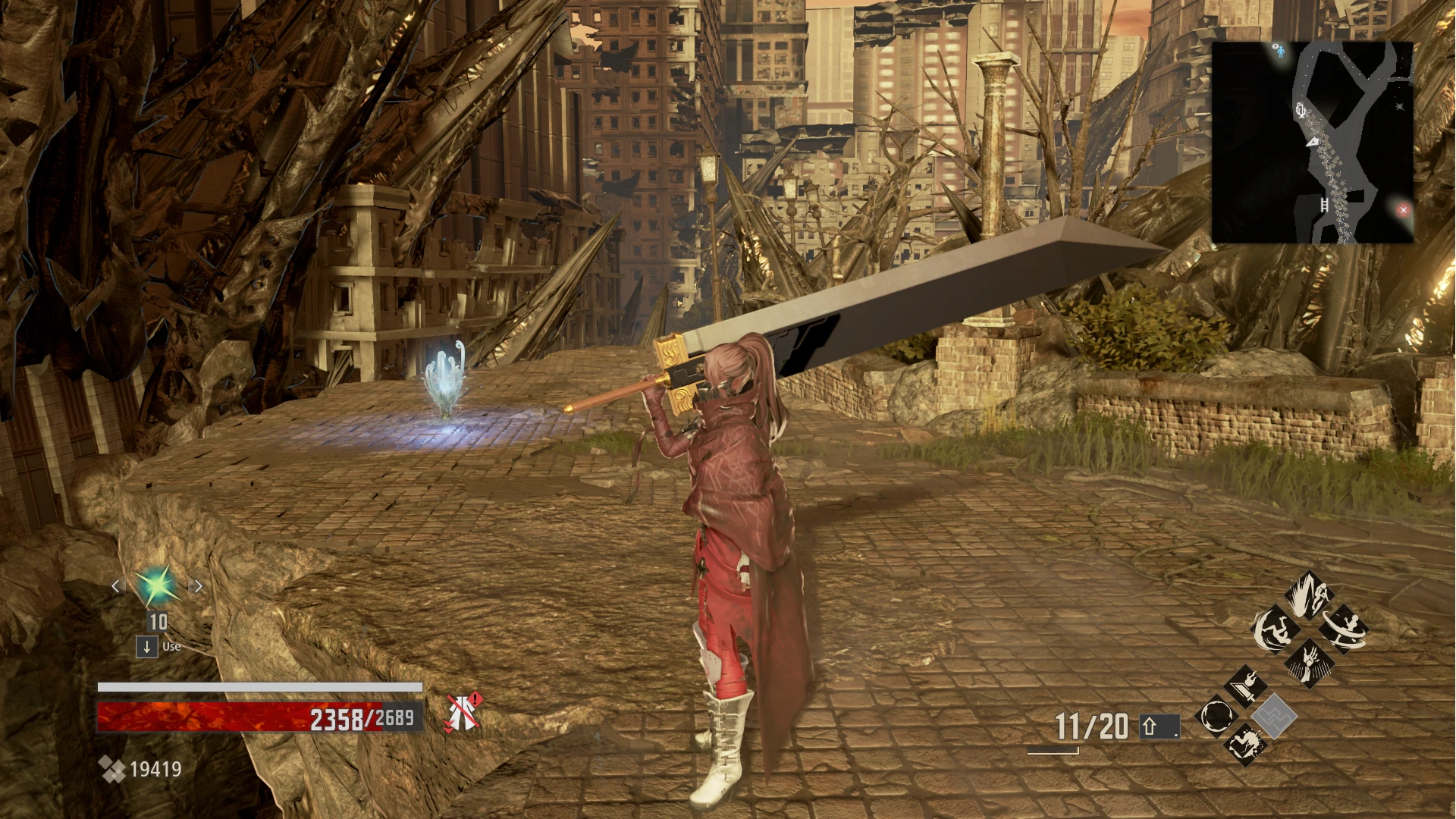This screenshot has height=819, width=1456.
Task: Click the red enemy marker on minimap
Action: click(1403, 210)
